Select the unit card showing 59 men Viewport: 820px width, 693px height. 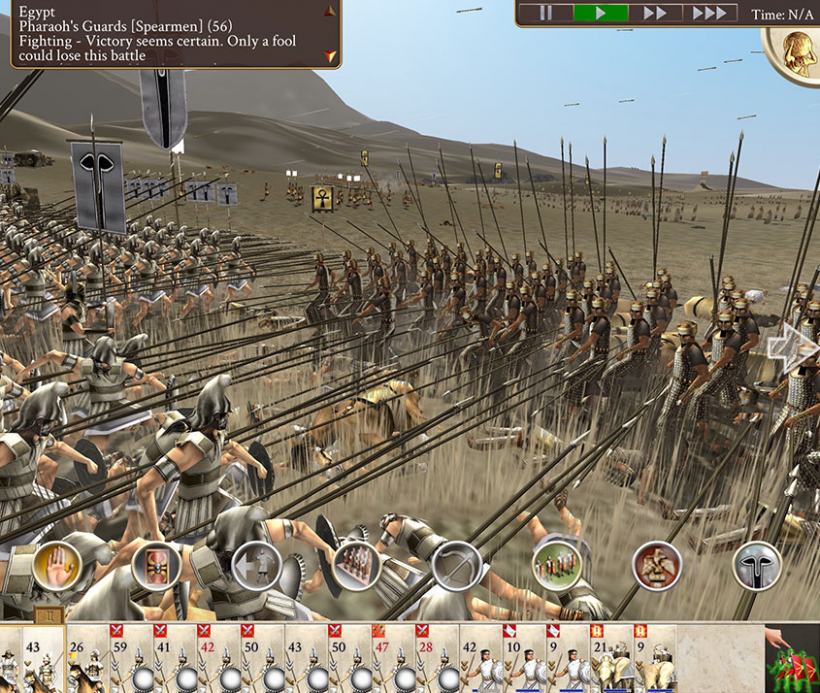click(x=130, y=660)
